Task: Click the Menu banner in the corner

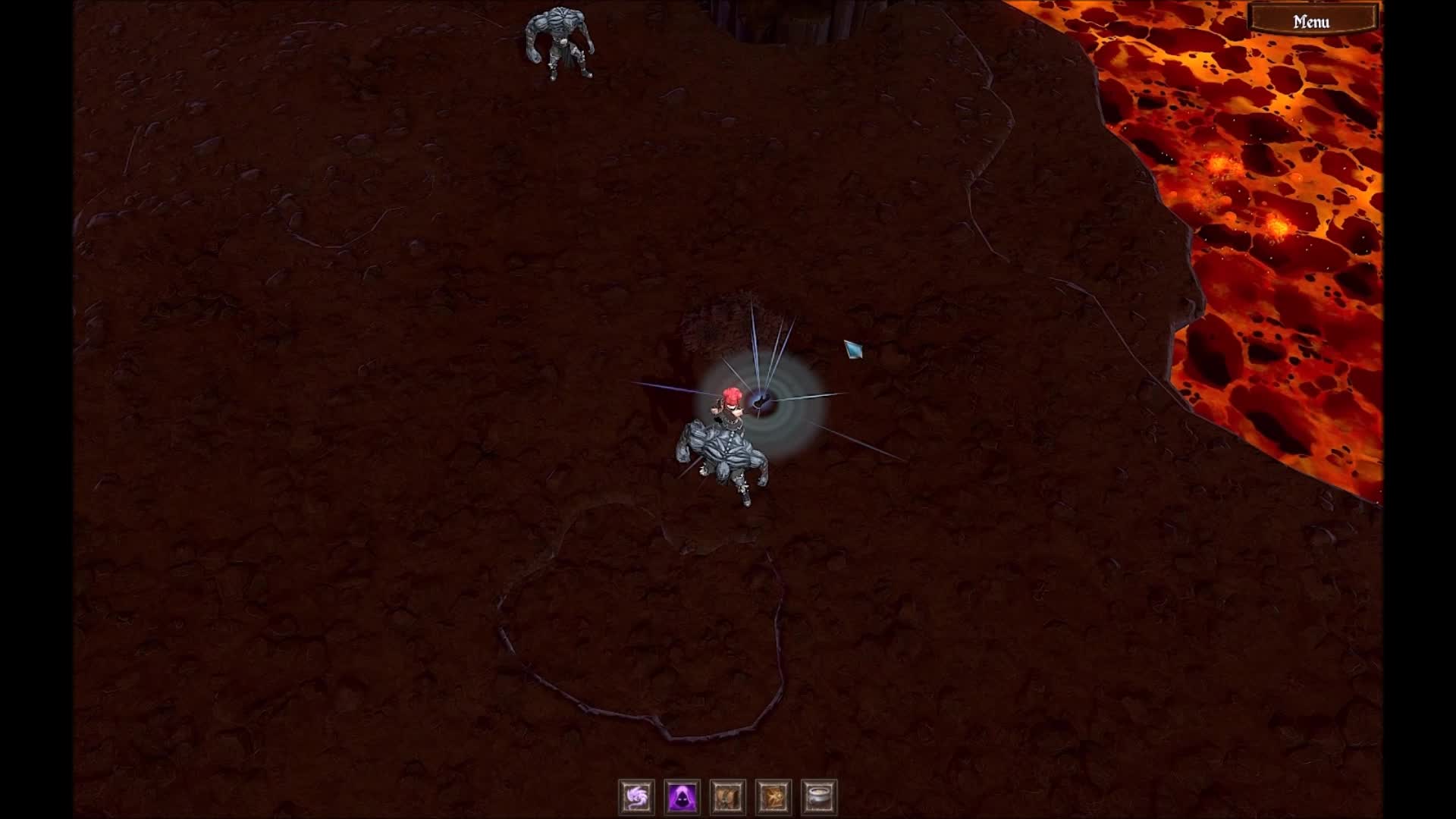Action: [1310, 20]
